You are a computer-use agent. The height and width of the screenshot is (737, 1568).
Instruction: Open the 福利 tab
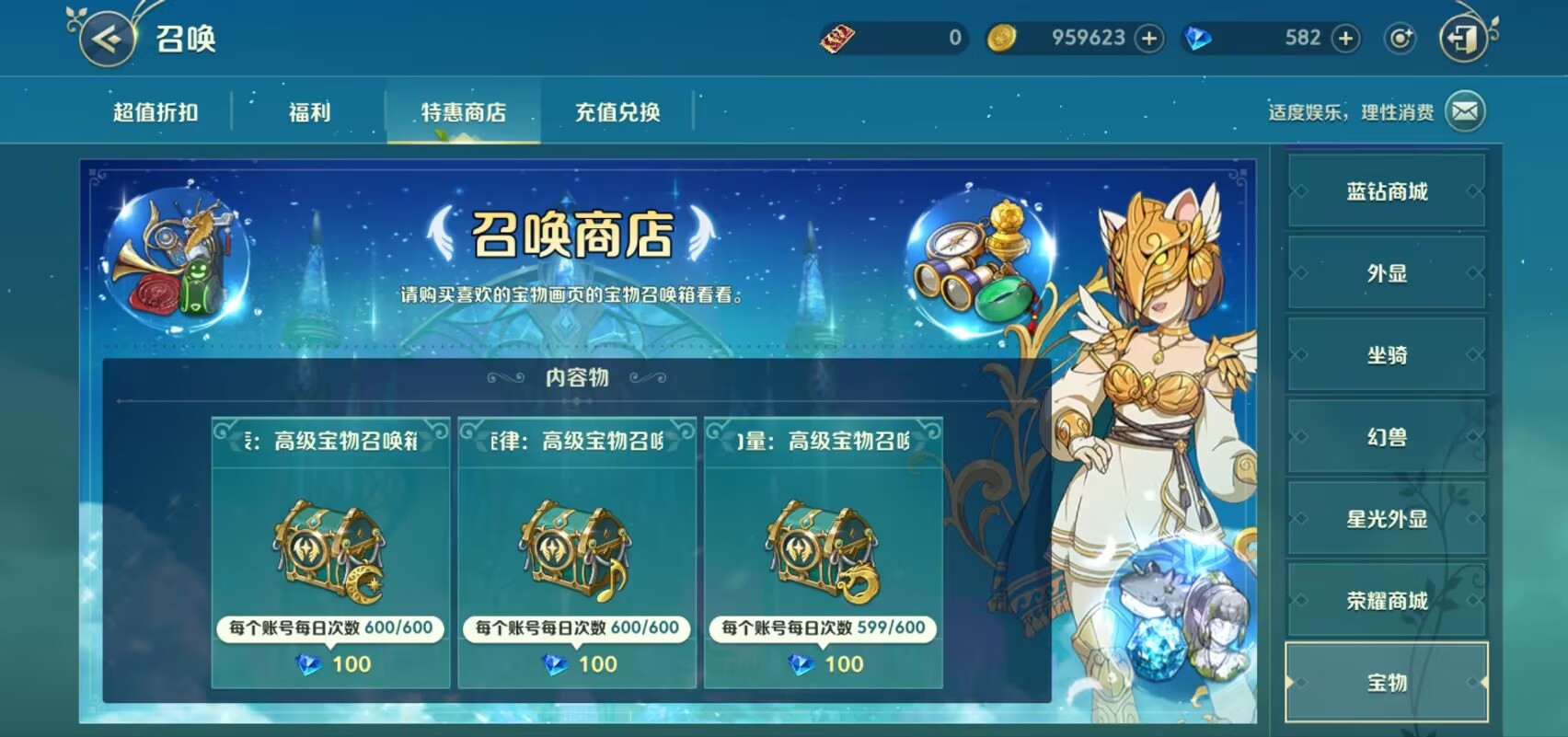310,111
